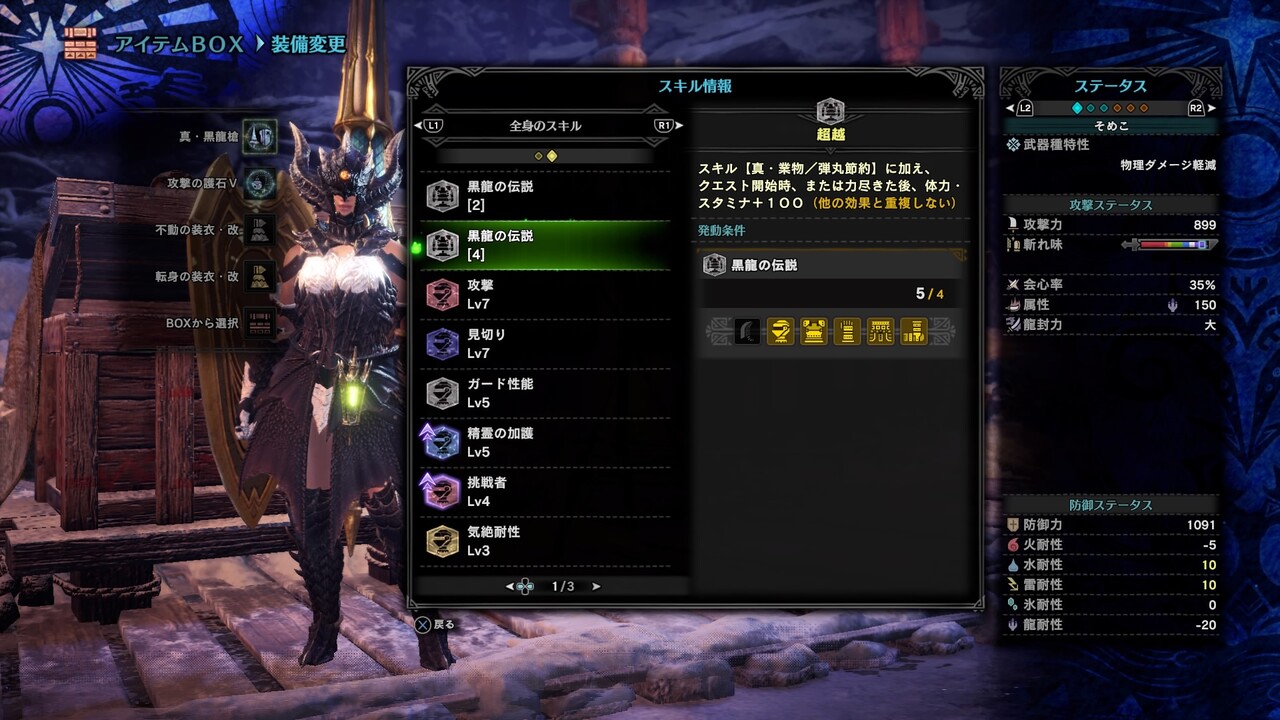Click the helmet armor icon in the skill panel
This screenshot has height=720, width=1280.
[x=780, y=331]
